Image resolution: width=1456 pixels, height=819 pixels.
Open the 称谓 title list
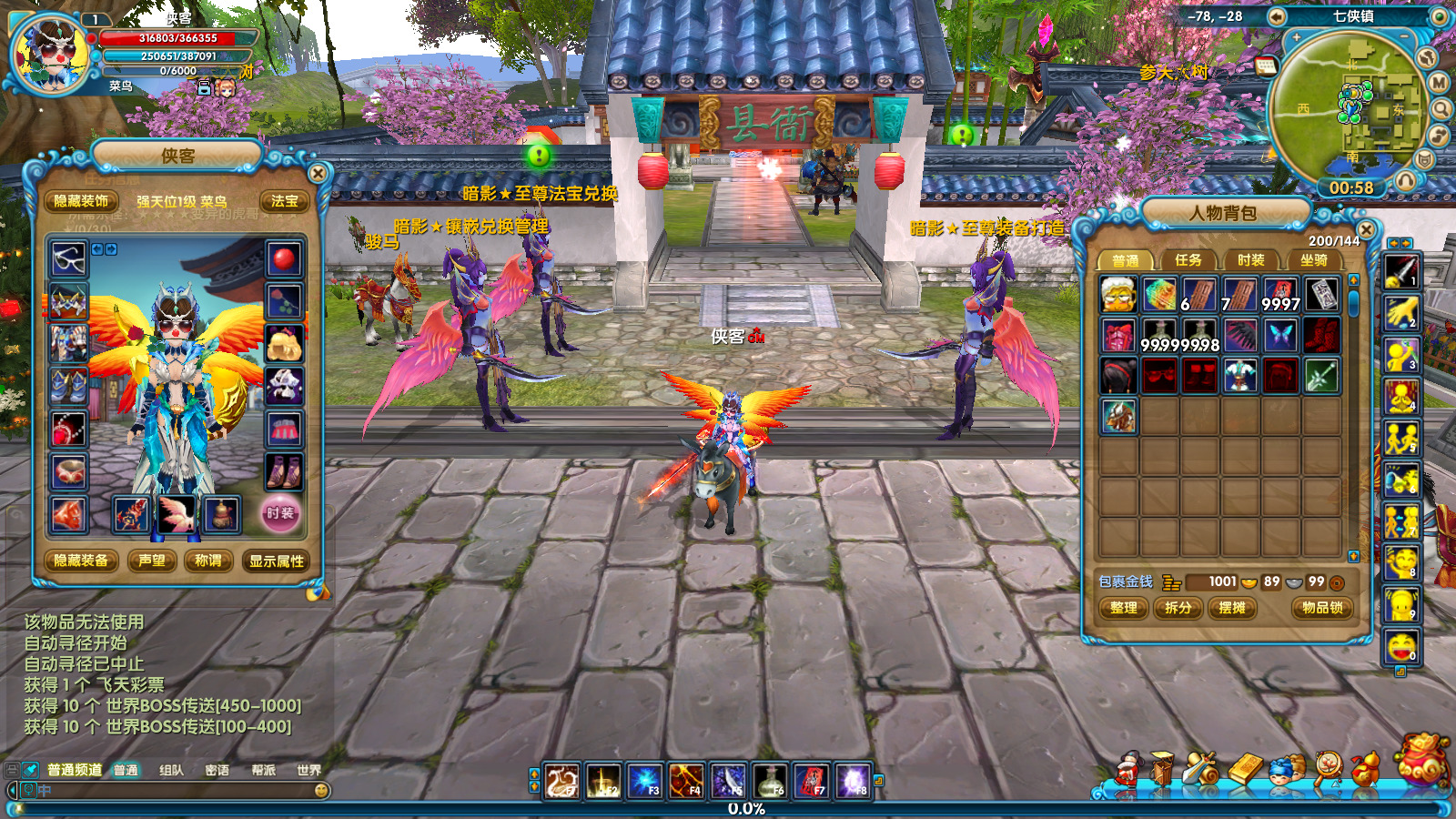[208, 561]
